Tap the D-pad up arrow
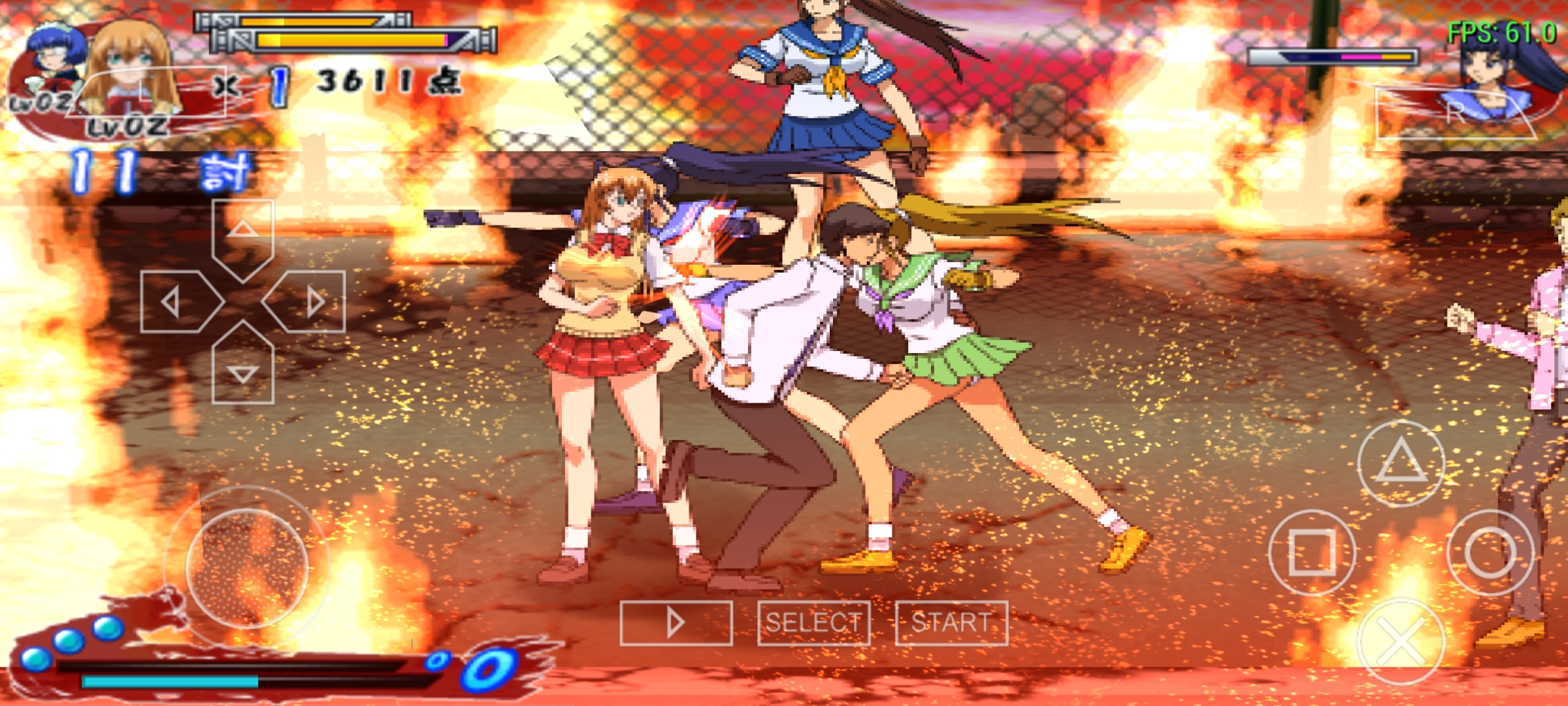 pyautogui.click(x=242, y=235)
